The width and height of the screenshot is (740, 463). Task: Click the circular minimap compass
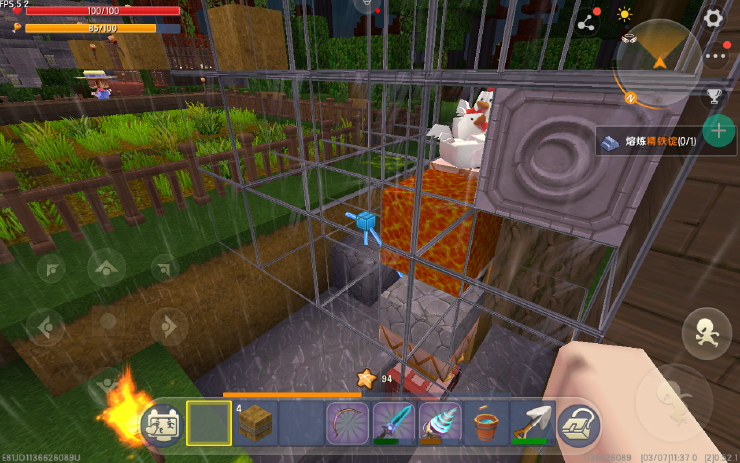coord(656,61)
